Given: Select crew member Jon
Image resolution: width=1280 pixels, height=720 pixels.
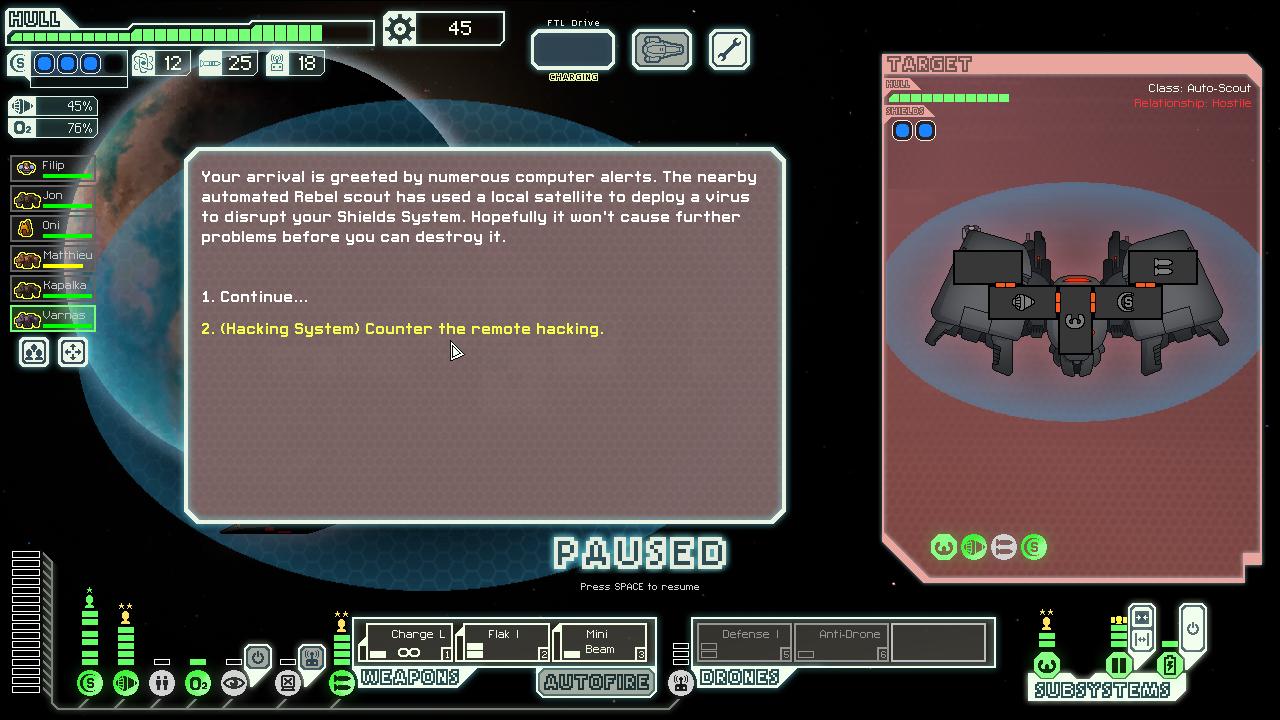Looking at the screenshot, I should (x=53, y=198).
